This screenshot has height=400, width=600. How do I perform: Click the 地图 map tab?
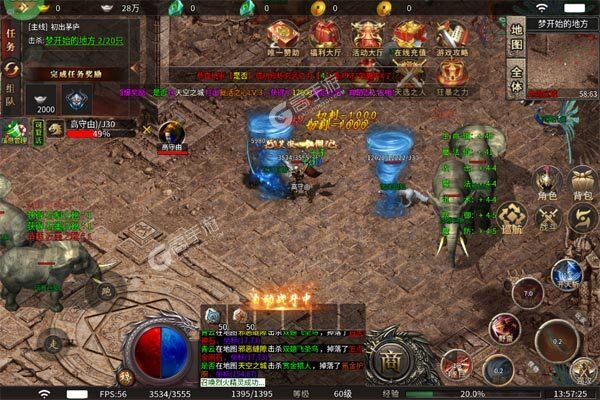coord(515,33)
